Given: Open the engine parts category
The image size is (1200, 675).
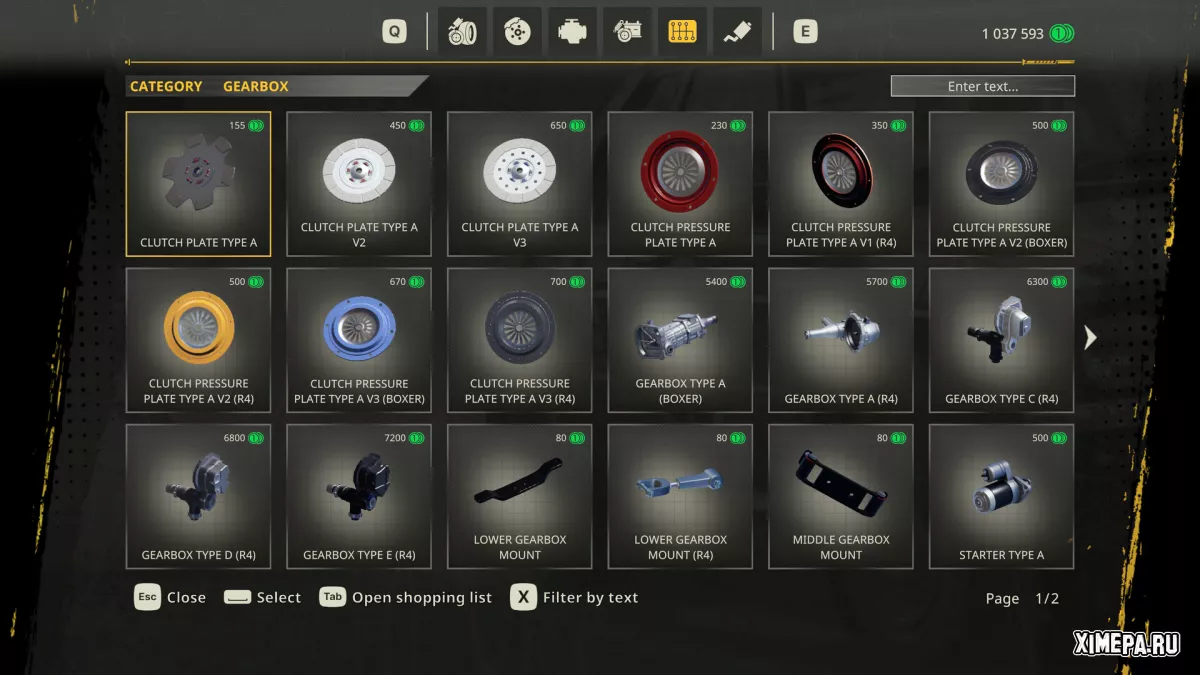Looking at the screenshot, I should (x=572, y=32).
